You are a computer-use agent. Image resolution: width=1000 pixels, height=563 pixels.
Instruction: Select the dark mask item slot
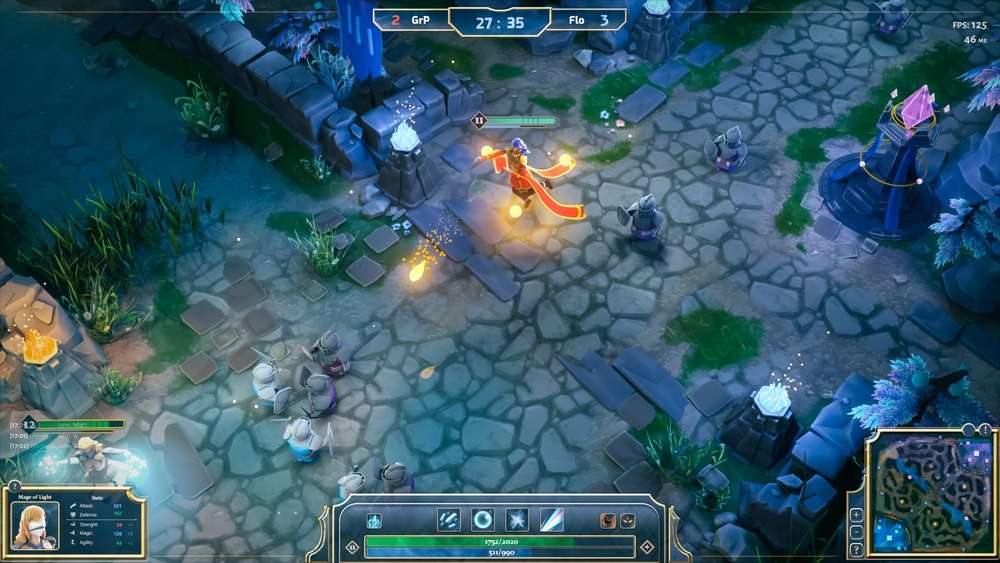(x=627, y=521)
